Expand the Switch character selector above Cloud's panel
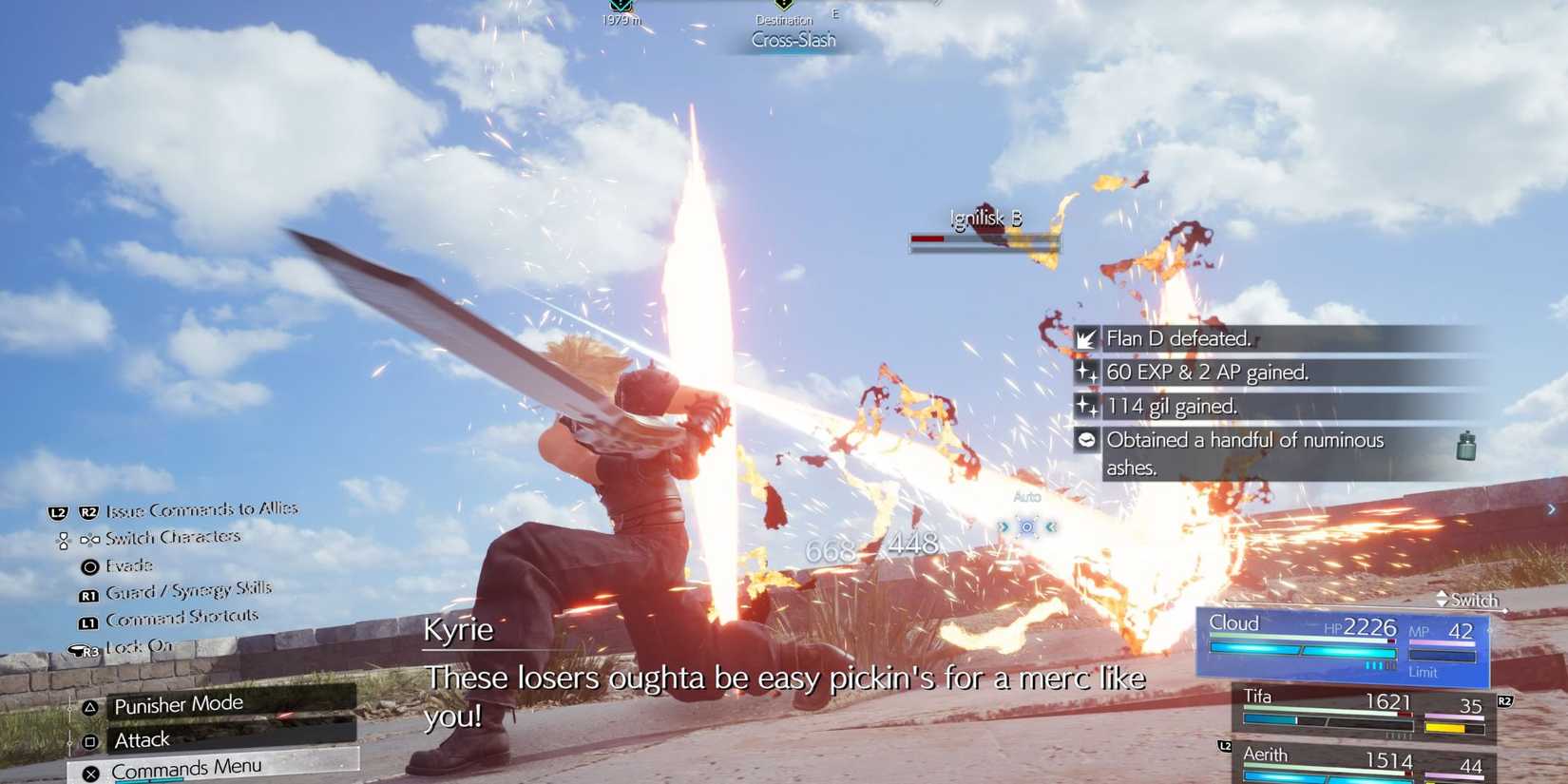Image resolution: width=1568 pixels, height=784 pixels. (1467, 601)
